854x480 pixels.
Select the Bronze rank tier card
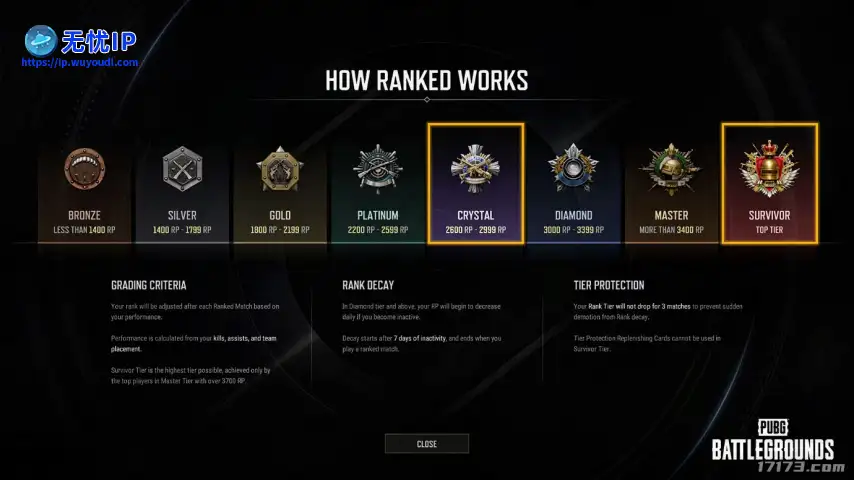tap(84, 185)
